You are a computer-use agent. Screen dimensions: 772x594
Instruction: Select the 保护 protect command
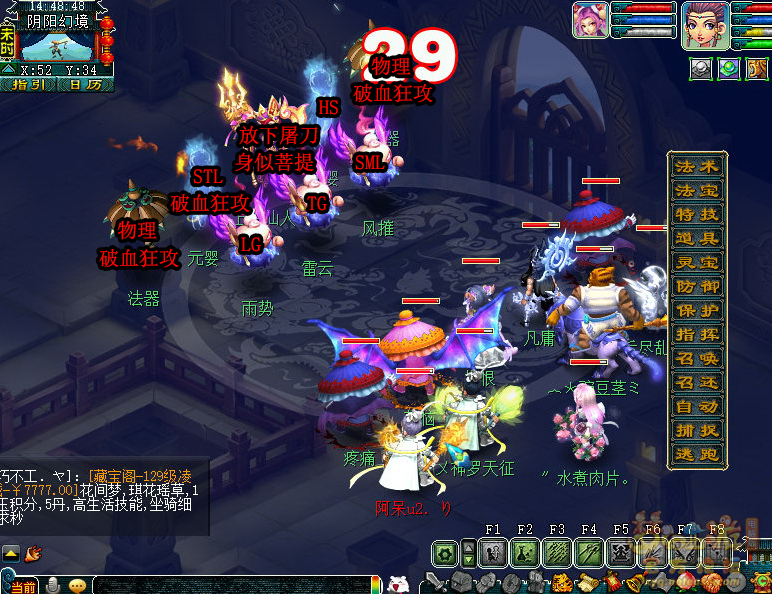coord(696,310)
